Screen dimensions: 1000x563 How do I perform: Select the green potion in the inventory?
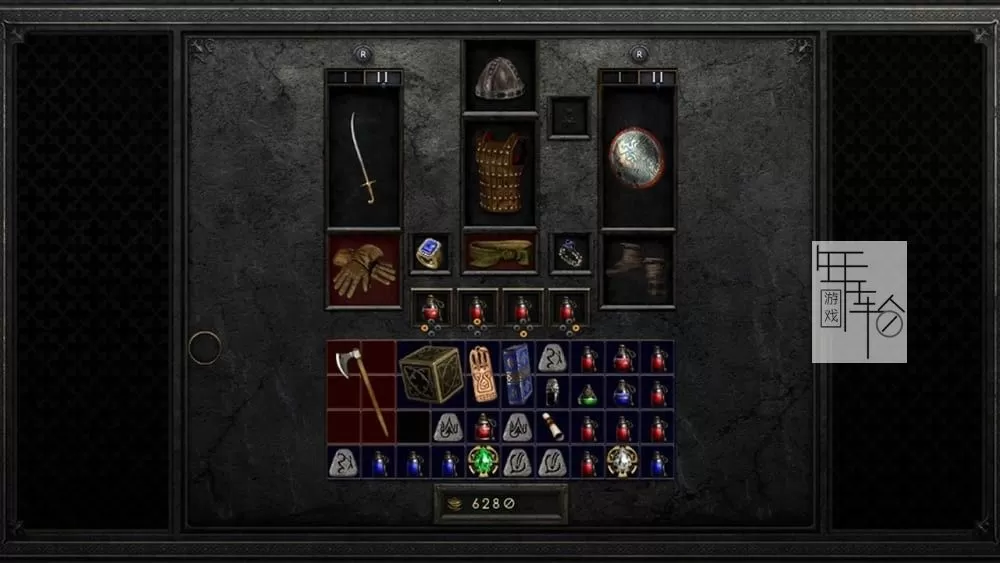(588, 393)
